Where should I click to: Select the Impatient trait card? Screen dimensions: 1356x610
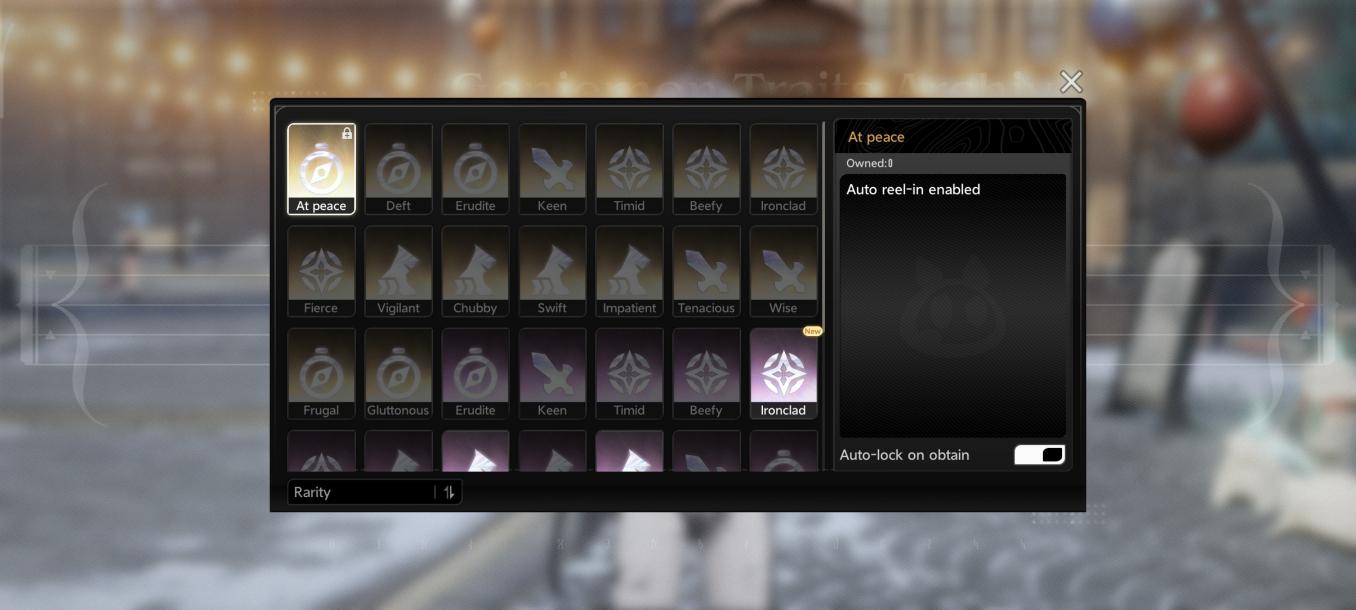pos(629,270)
